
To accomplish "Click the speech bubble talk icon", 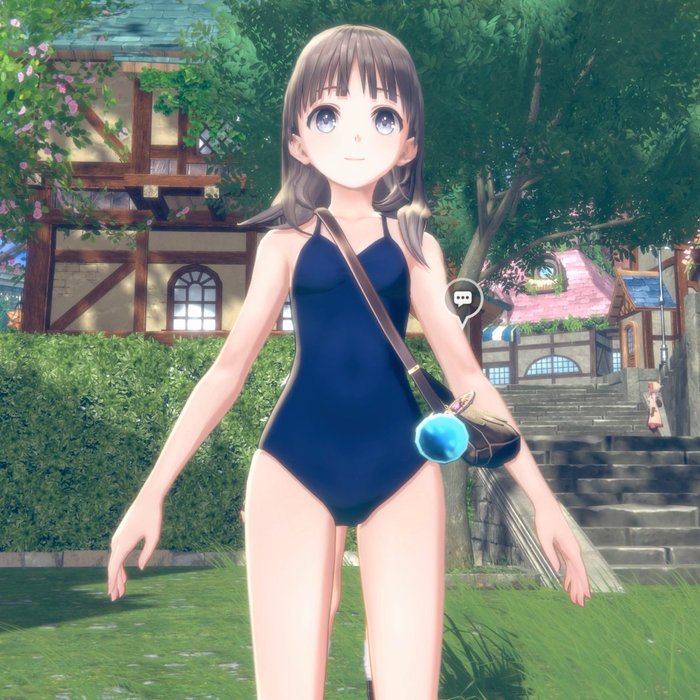I will [x=463, y=298].
